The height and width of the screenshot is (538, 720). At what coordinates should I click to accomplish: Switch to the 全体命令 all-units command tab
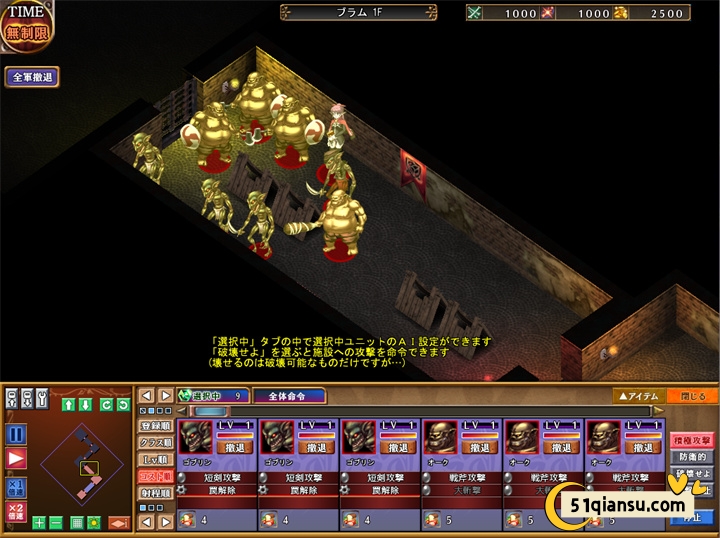[x=296, y=396]
